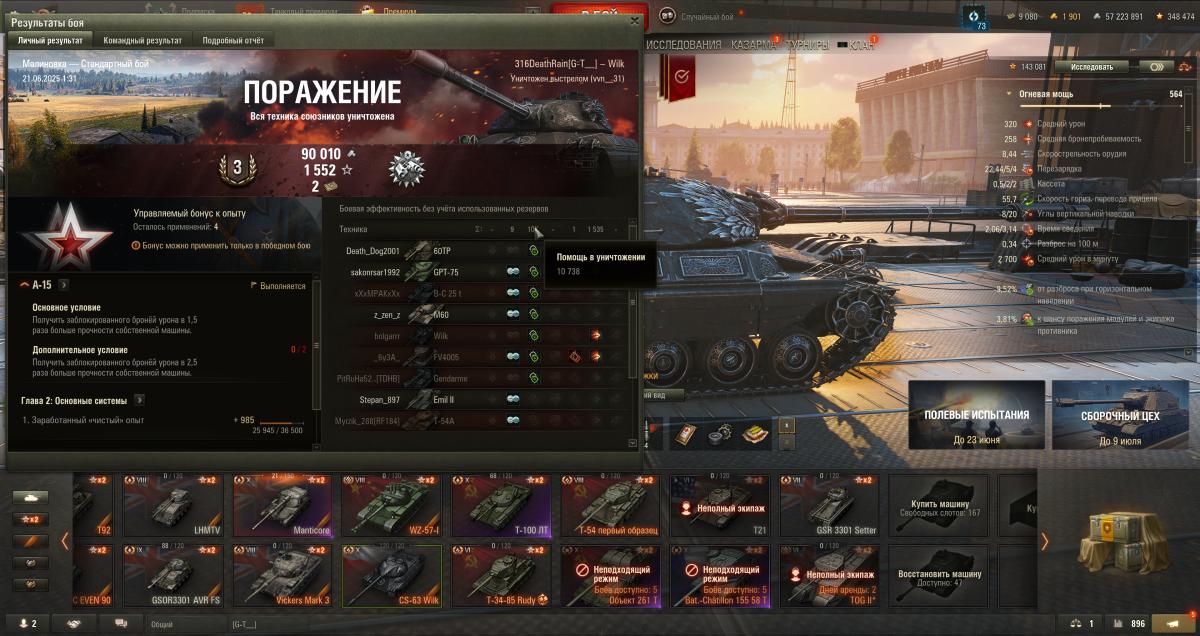Pick the WZ-57-I vehicle card
Viewport: 1200px width, 636px height.
(x=392, y=506)
